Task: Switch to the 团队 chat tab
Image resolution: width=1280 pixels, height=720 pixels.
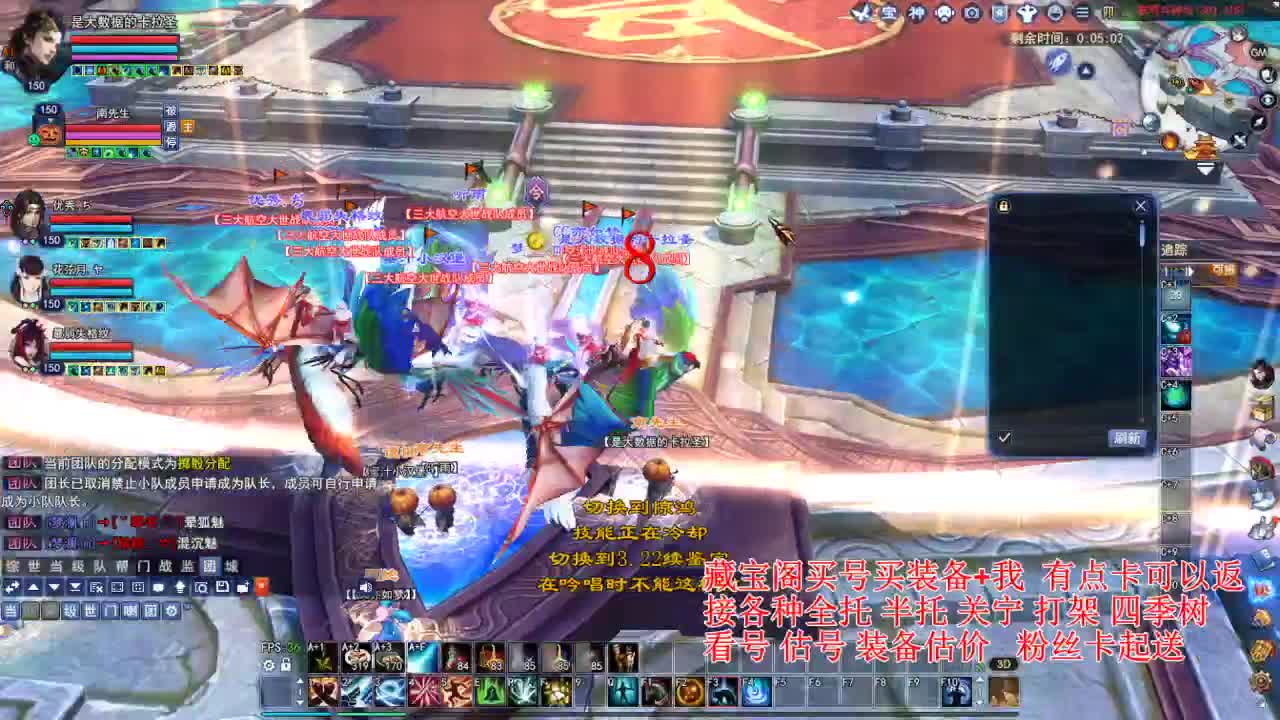Action: coord(209,566)
